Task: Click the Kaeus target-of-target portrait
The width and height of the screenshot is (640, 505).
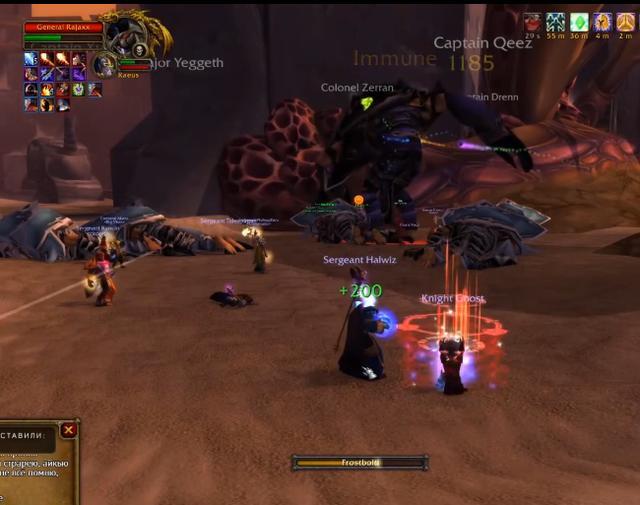Action: 103,63
